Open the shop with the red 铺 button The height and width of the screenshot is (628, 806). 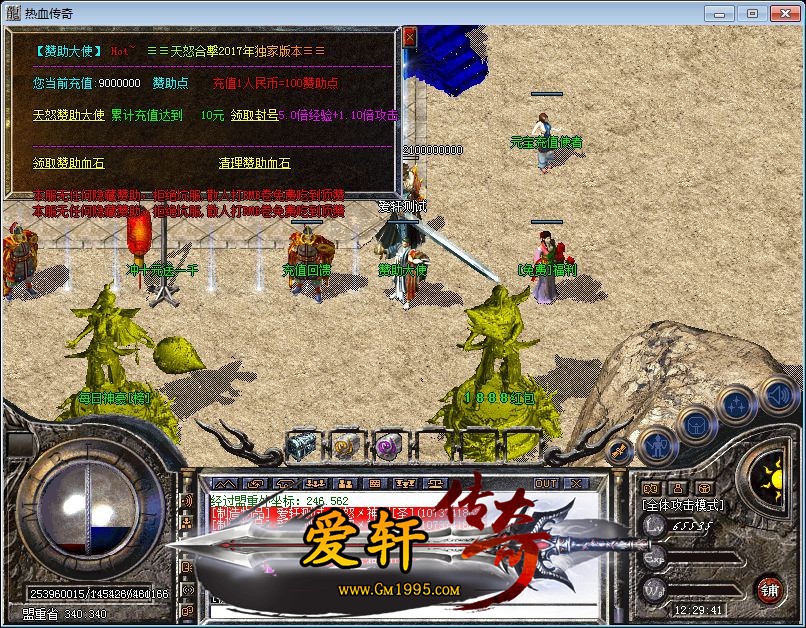[x=769, y=588]
